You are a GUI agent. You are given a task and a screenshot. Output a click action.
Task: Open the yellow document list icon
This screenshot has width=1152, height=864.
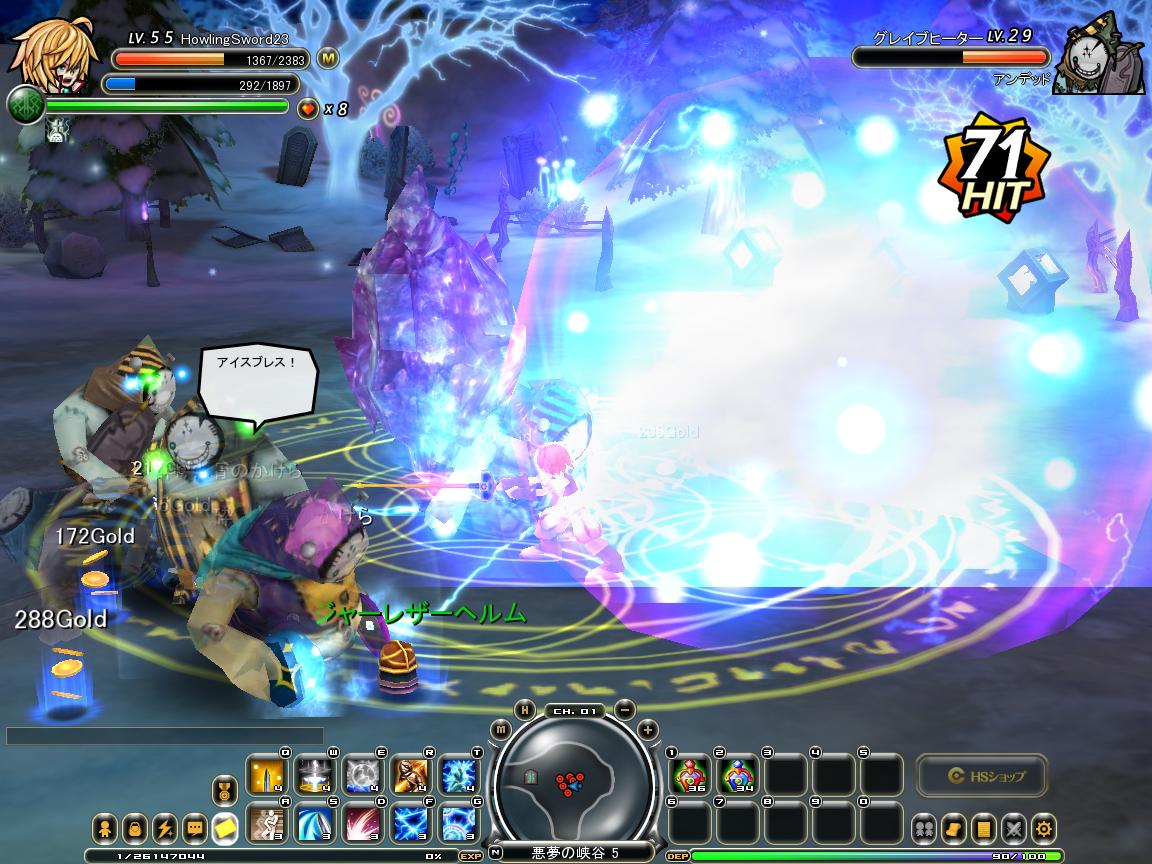[984, 828]
